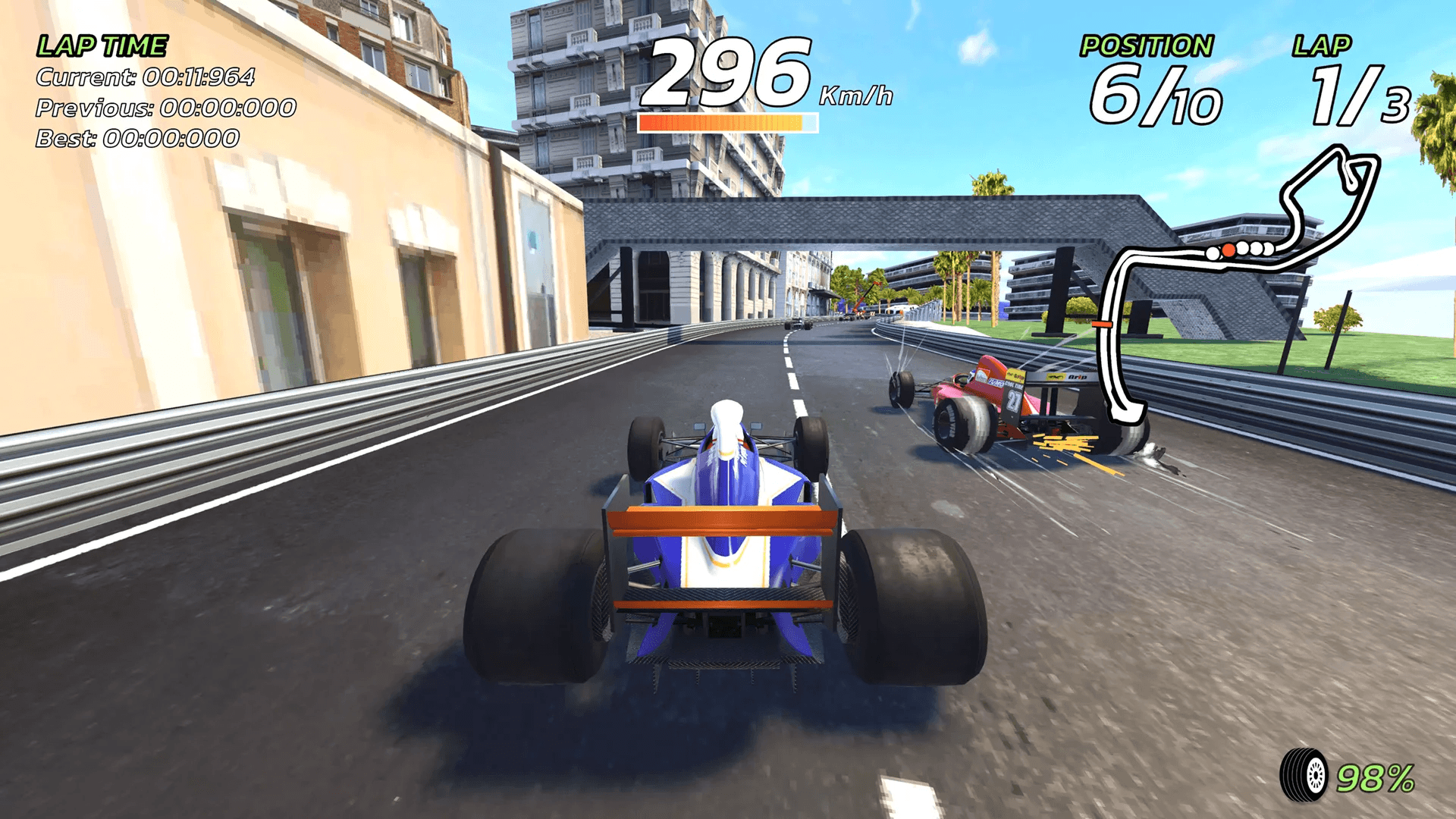1456x819 pixels.
Task: Click the Km/h unit label
Action: (x=857, y=95)
